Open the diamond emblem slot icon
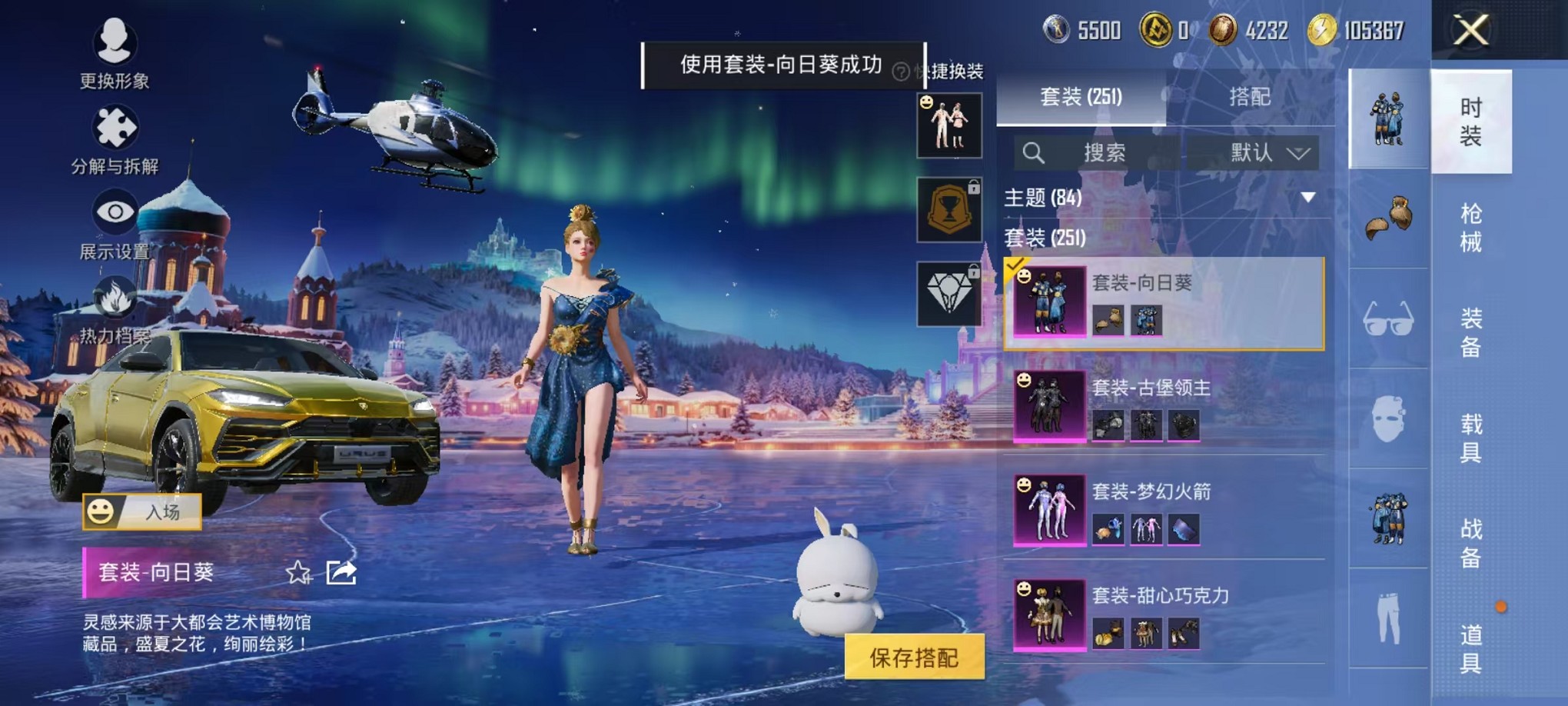Viewport: 1568px width, 706px height. [x=951, y=293]
